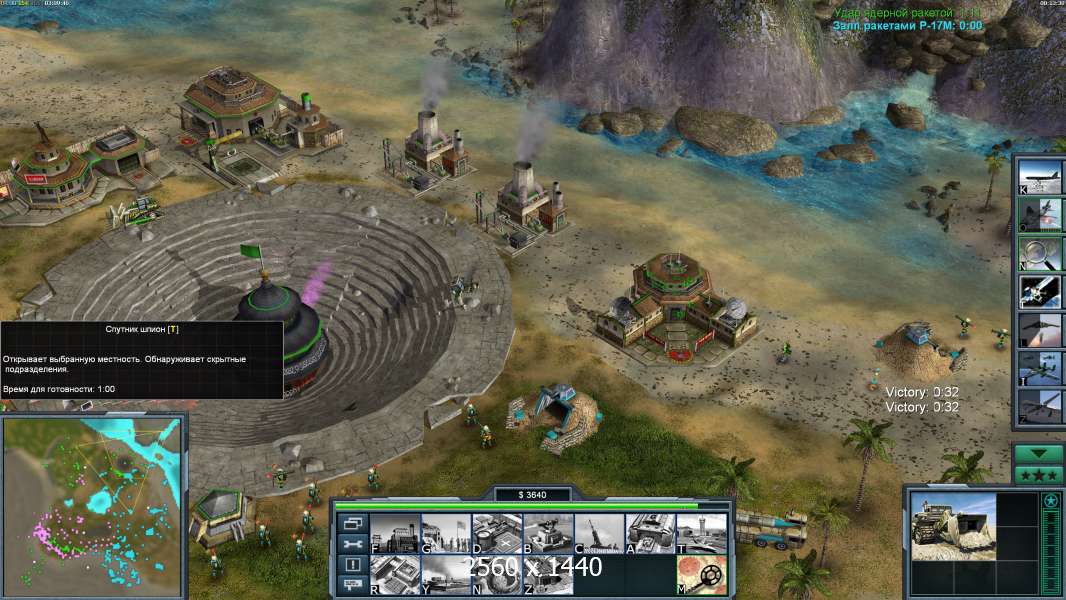Select the power plant build icon (F)
The height and width of the screenshot is (600, 1066).
coord(394,533)
